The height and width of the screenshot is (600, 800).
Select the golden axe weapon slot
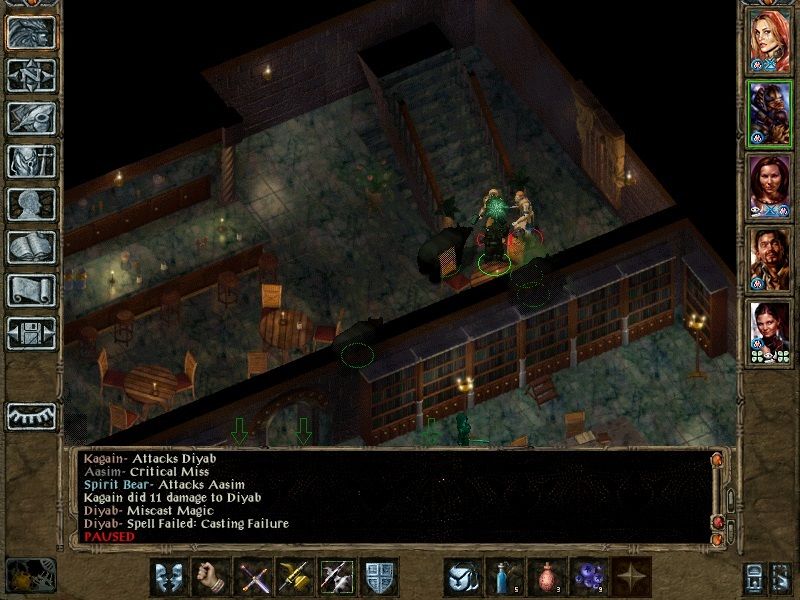coord(294,577)
